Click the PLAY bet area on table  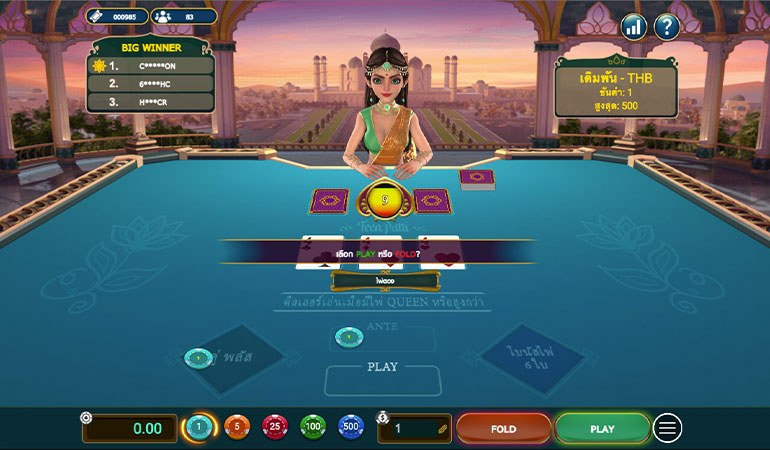tap(383, 379)
